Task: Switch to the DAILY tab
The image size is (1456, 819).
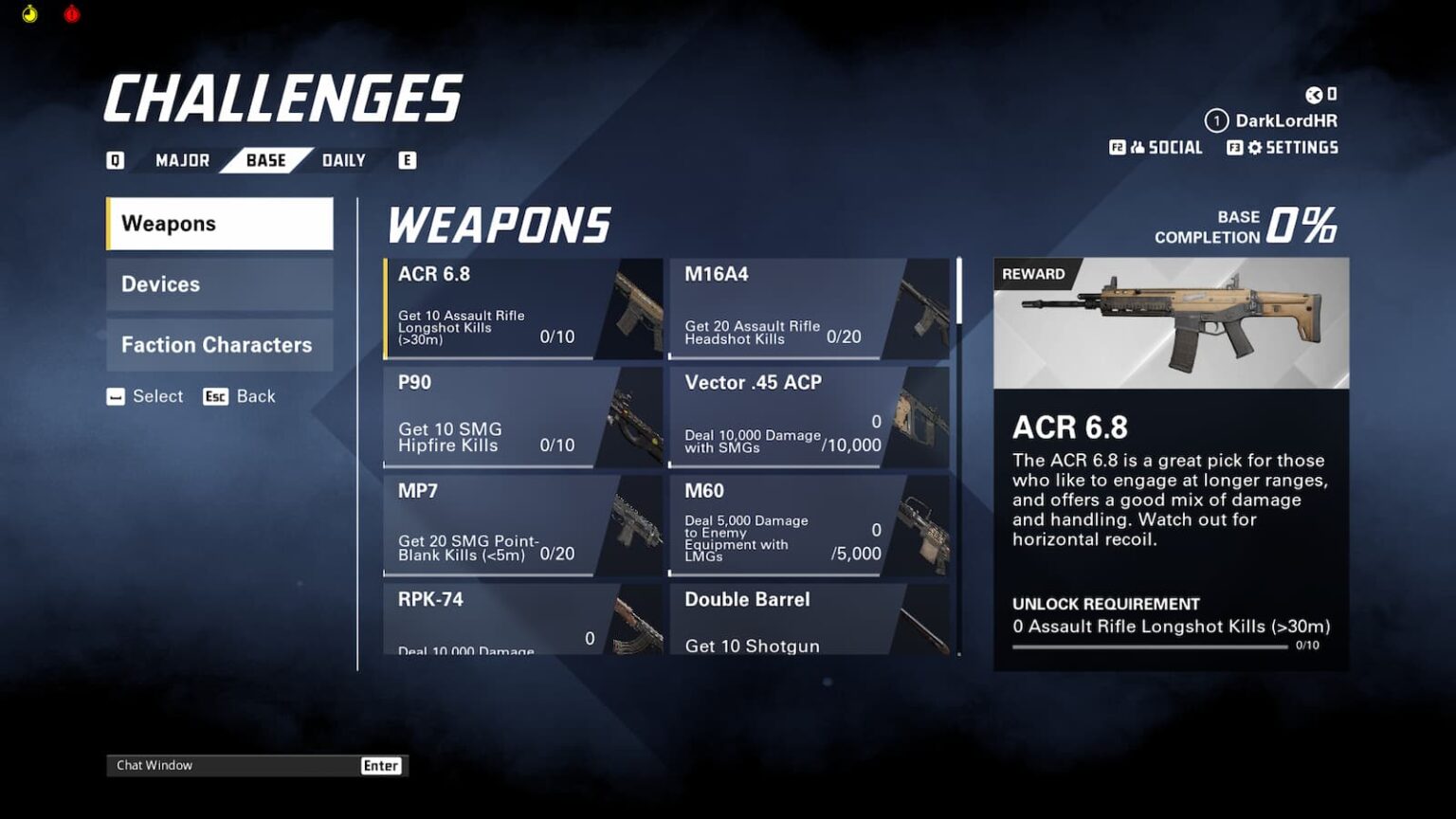Action: pyautogui.click(x=345, y=159)
